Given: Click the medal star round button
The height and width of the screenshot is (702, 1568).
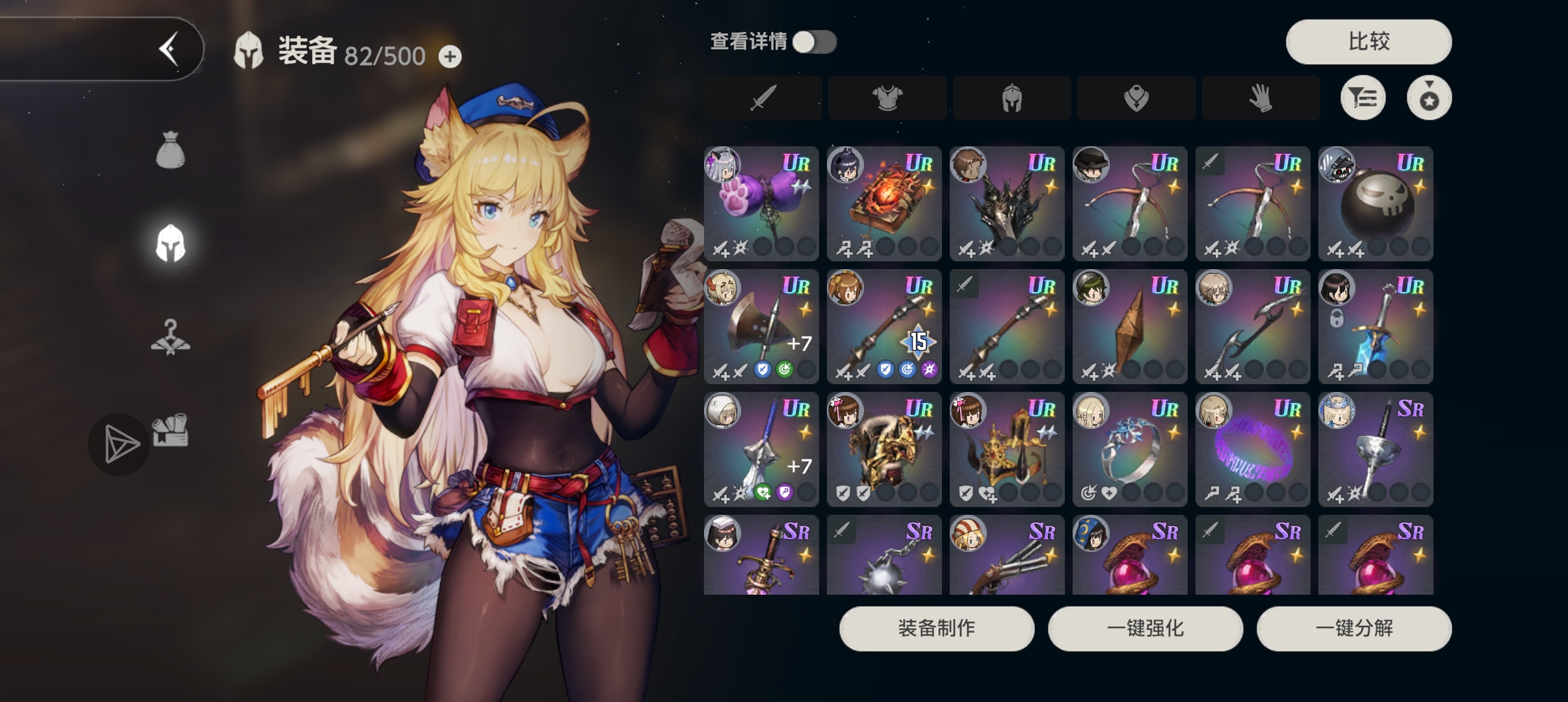Looking at the screenshot, I should tap(1429, 98).
